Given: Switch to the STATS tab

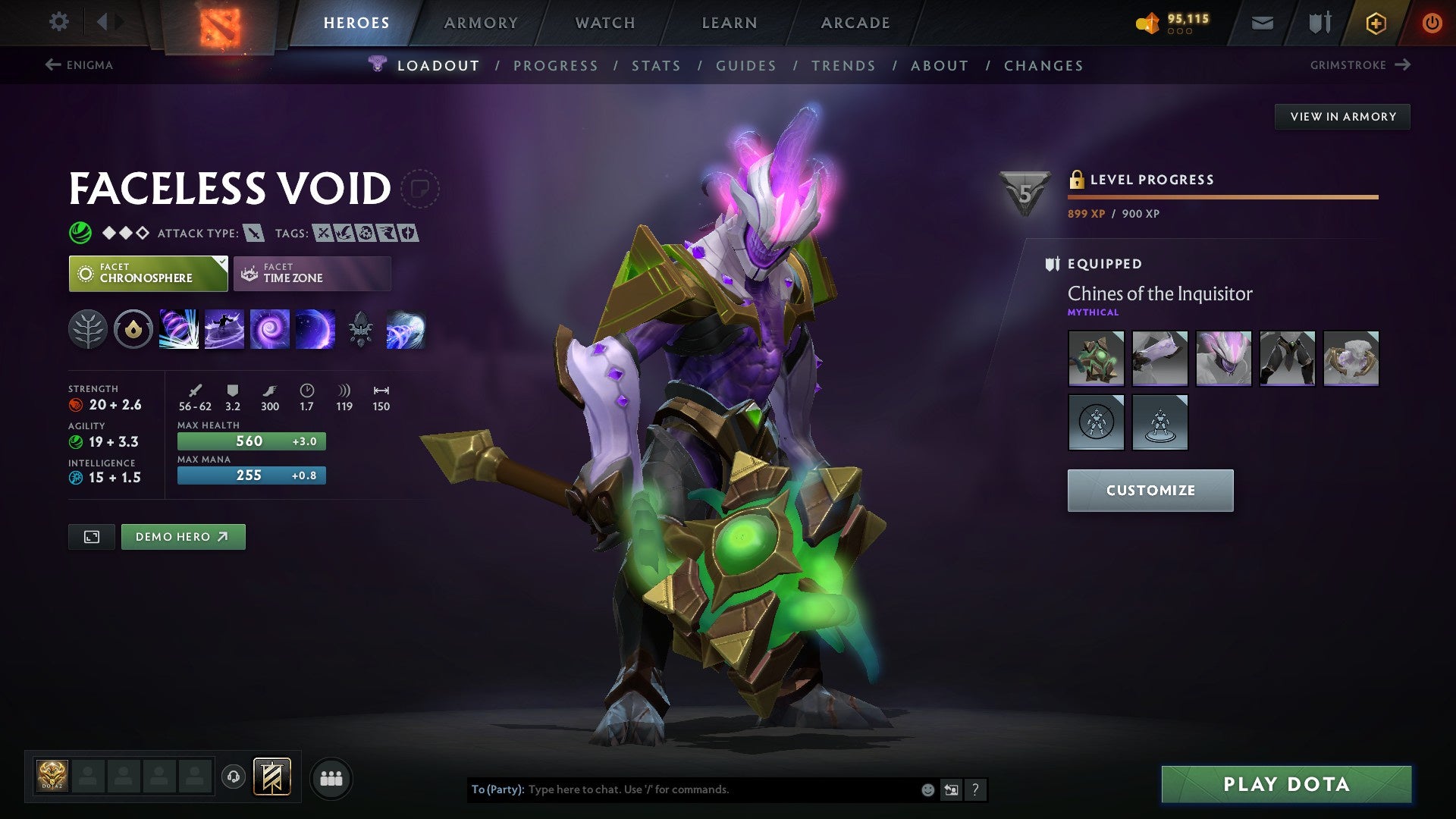Looking at the screenshot, I should pos(656,65).
